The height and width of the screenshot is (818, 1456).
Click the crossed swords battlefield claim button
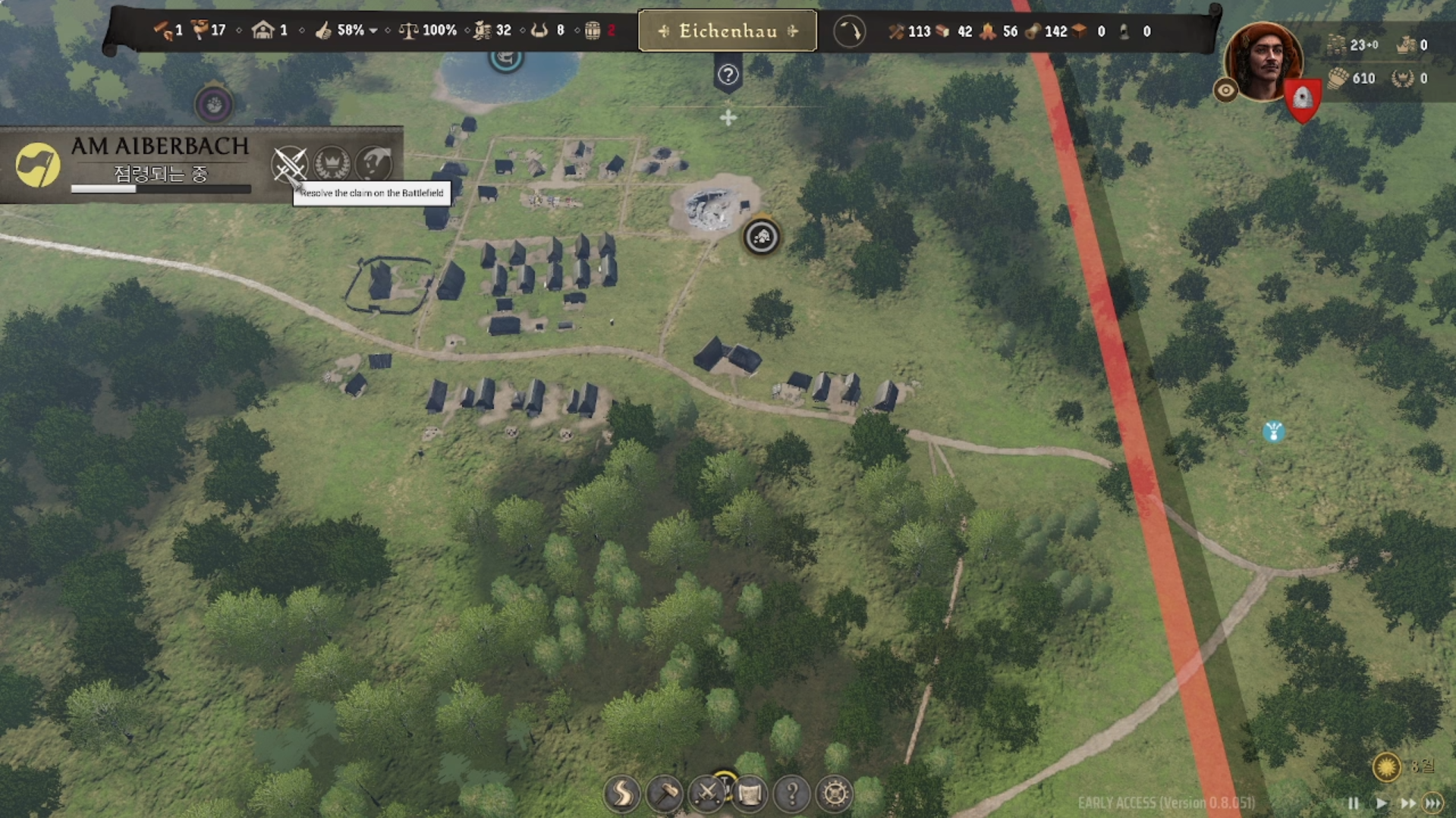[x=289, y=163]
